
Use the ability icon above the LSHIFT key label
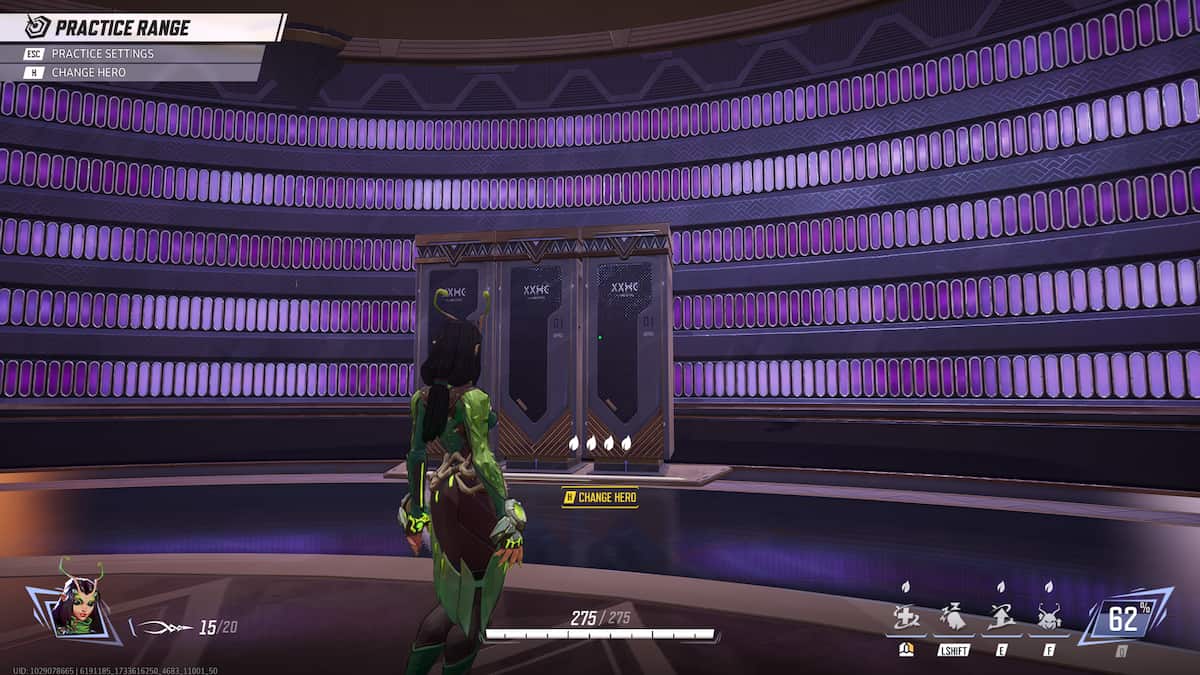(954, 618)
